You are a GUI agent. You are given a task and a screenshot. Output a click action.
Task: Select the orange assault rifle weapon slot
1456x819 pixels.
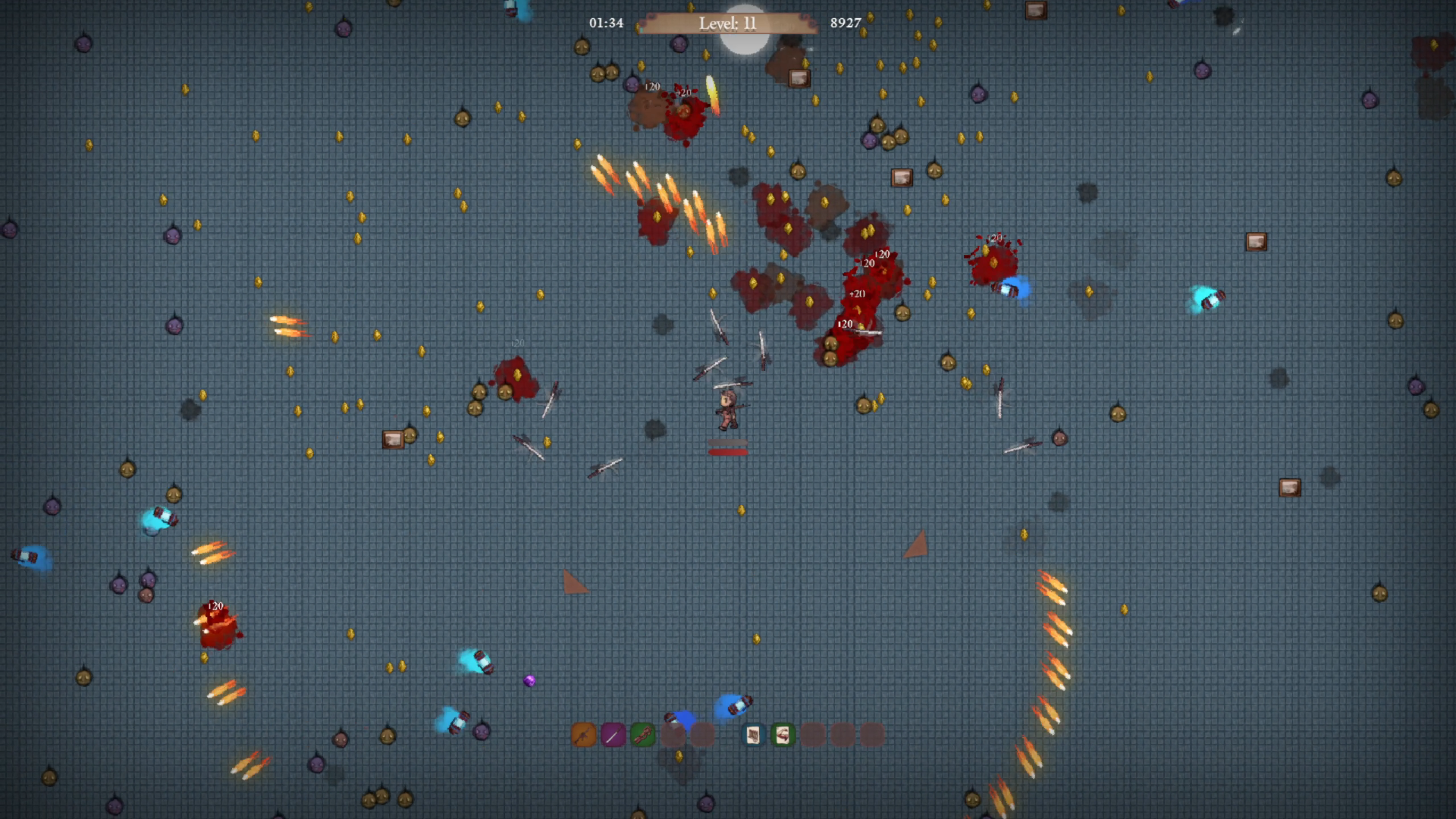pos(583,735)
